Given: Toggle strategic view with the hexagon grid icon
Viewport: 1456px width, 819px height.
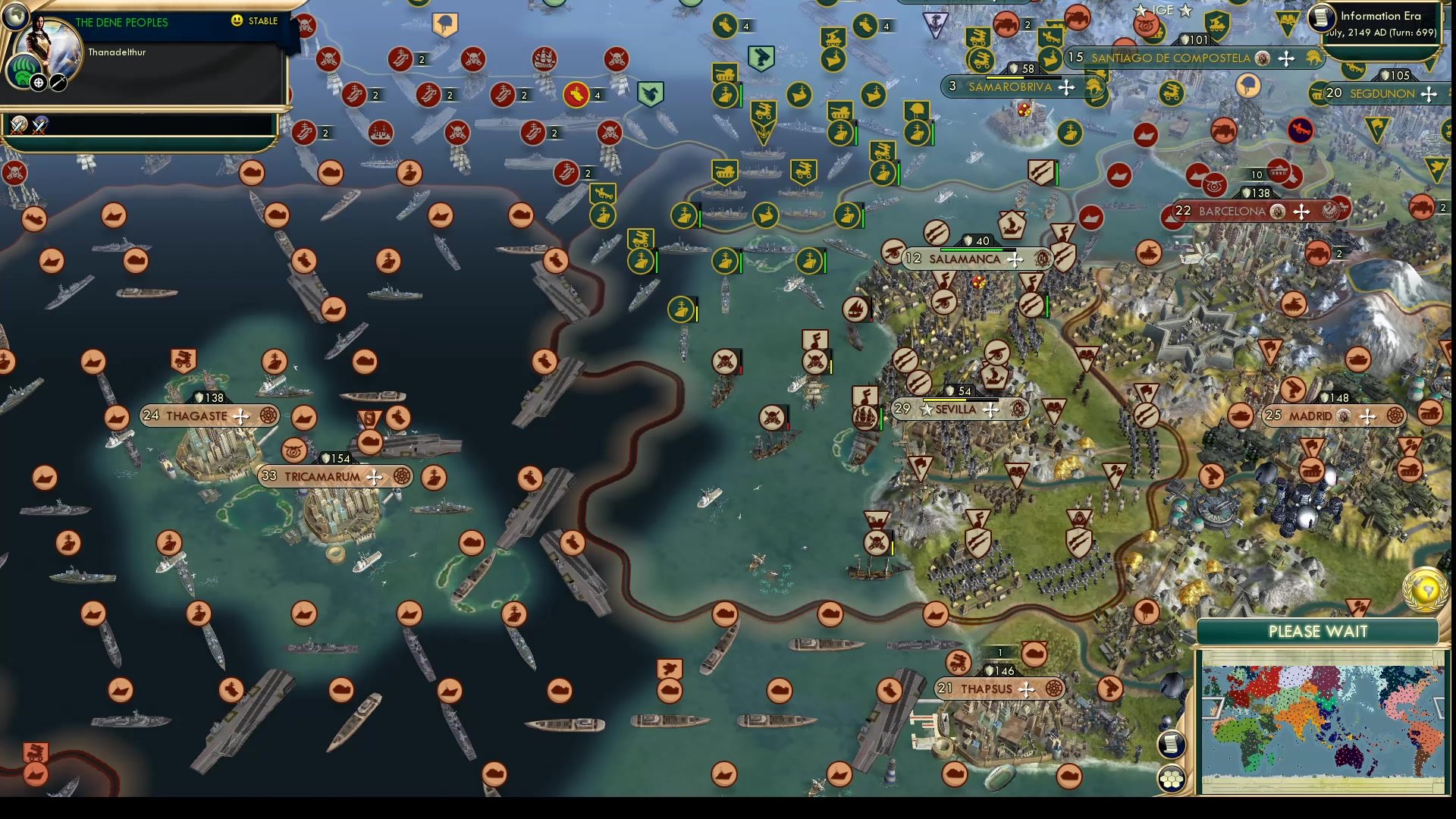Looking at the screenshot, I should pos(1172,778).
